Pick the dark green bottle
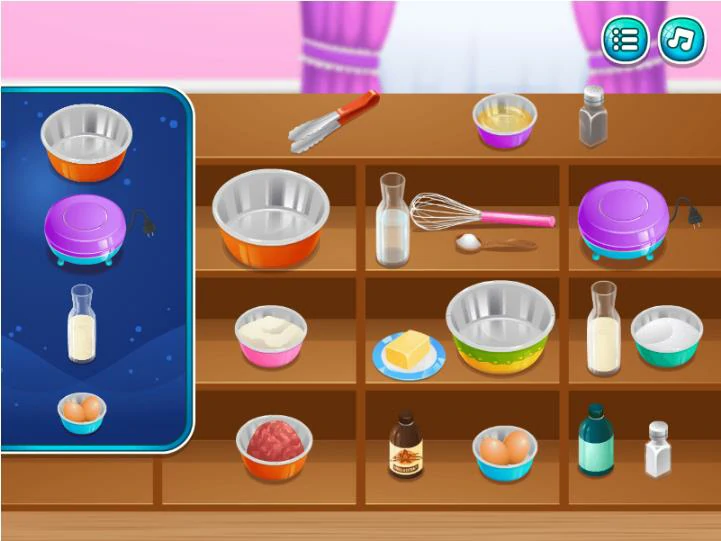 tap(594, 440)
